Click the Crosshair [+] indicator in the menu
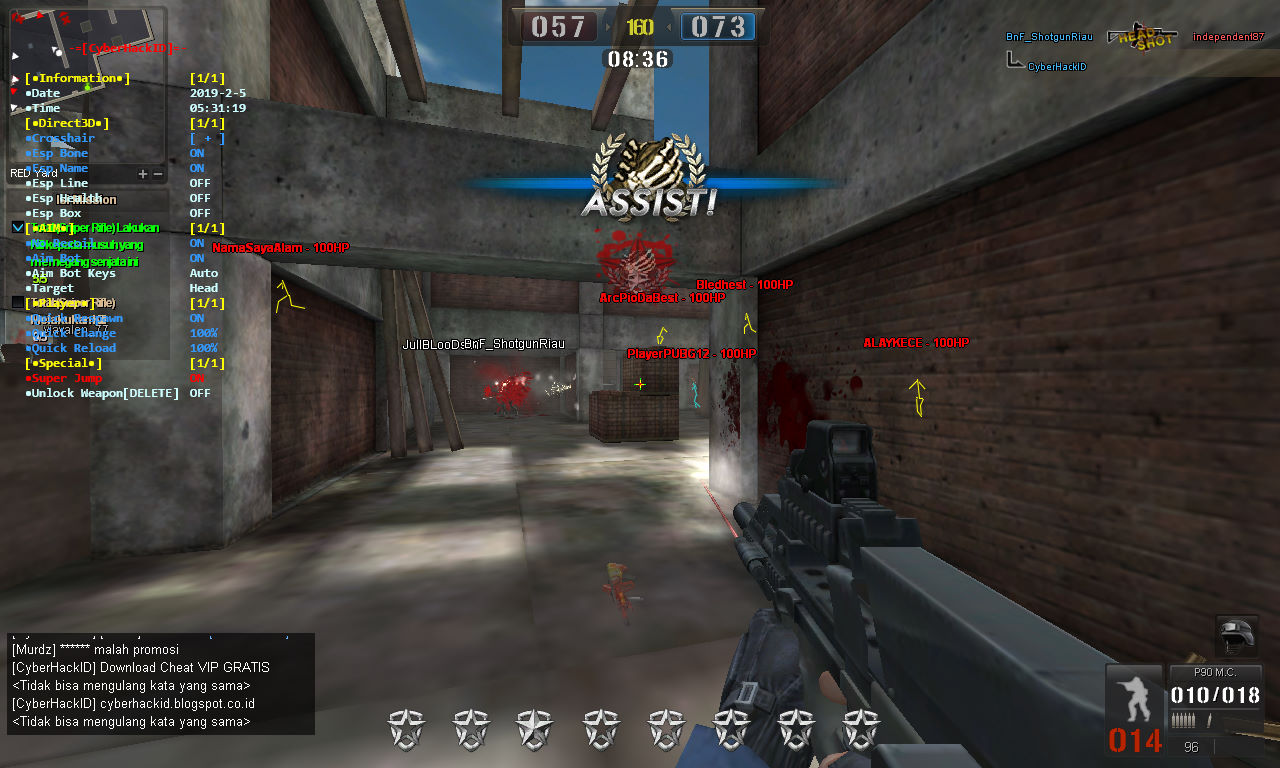The height and width of the screenshot is (768, 1280). pos(206,139)
